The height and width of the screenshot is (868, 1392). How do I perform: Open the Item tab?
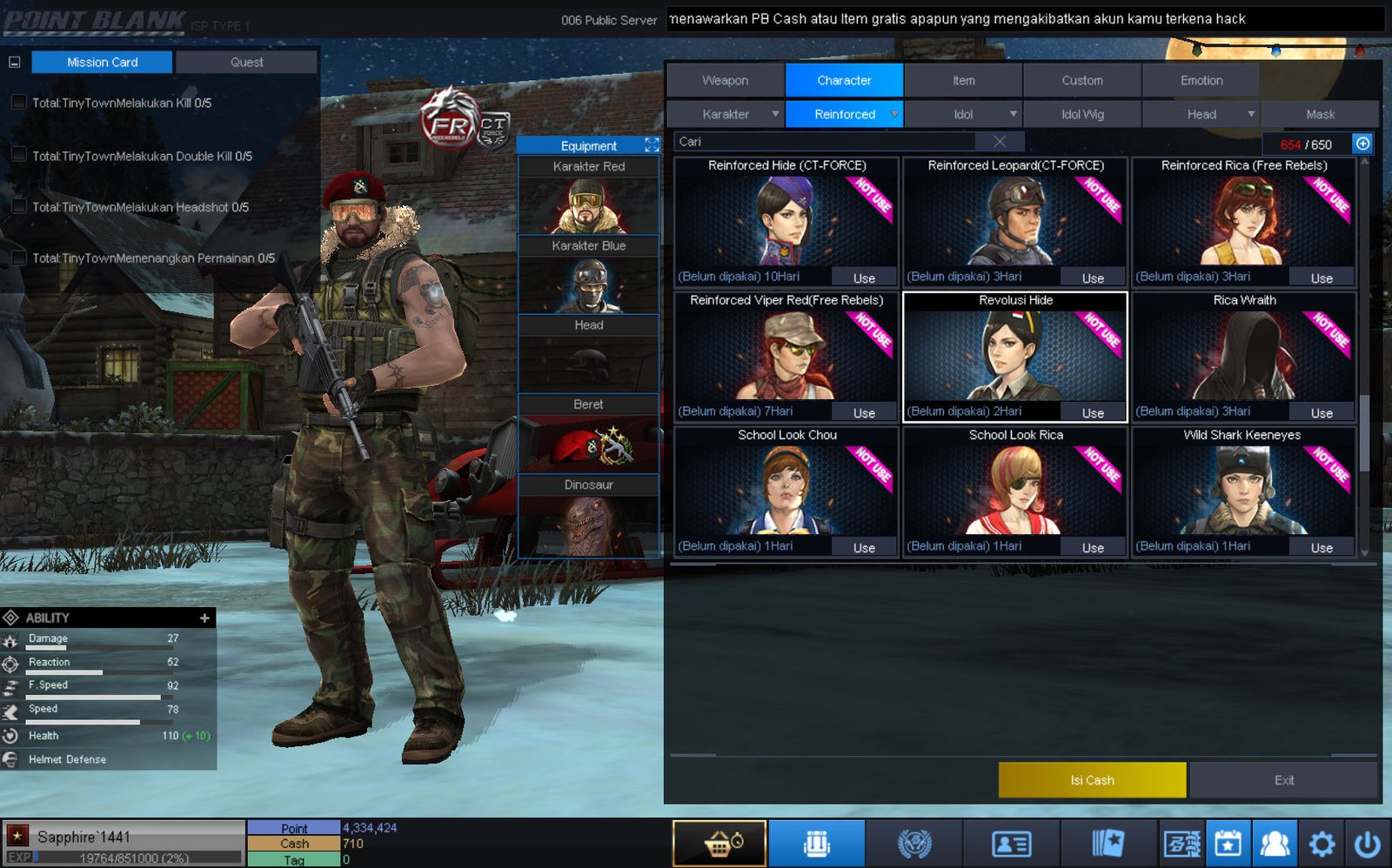[x=963, y=80]
